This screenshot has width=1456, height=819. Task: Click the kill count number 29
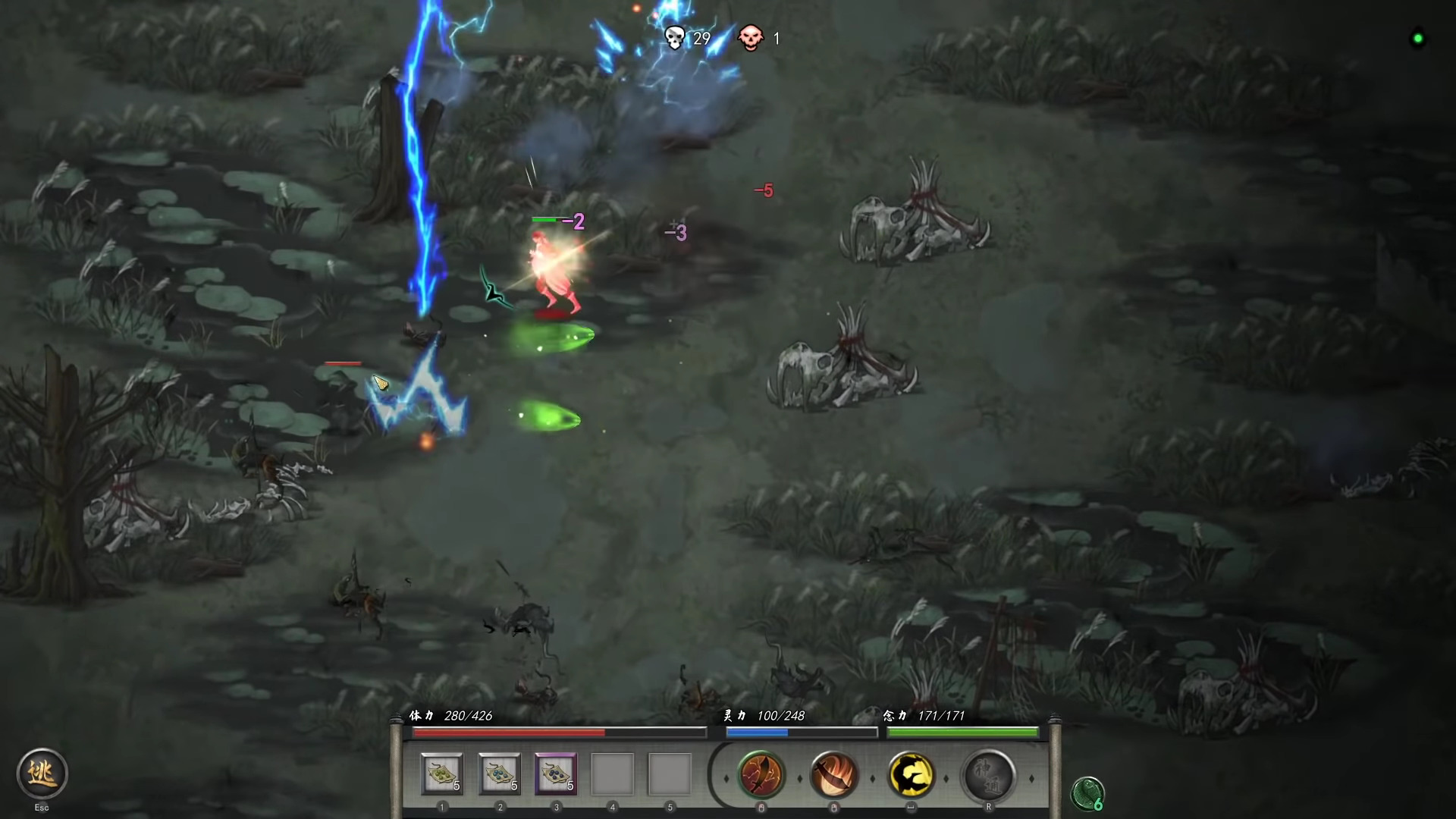pos(701,39)
